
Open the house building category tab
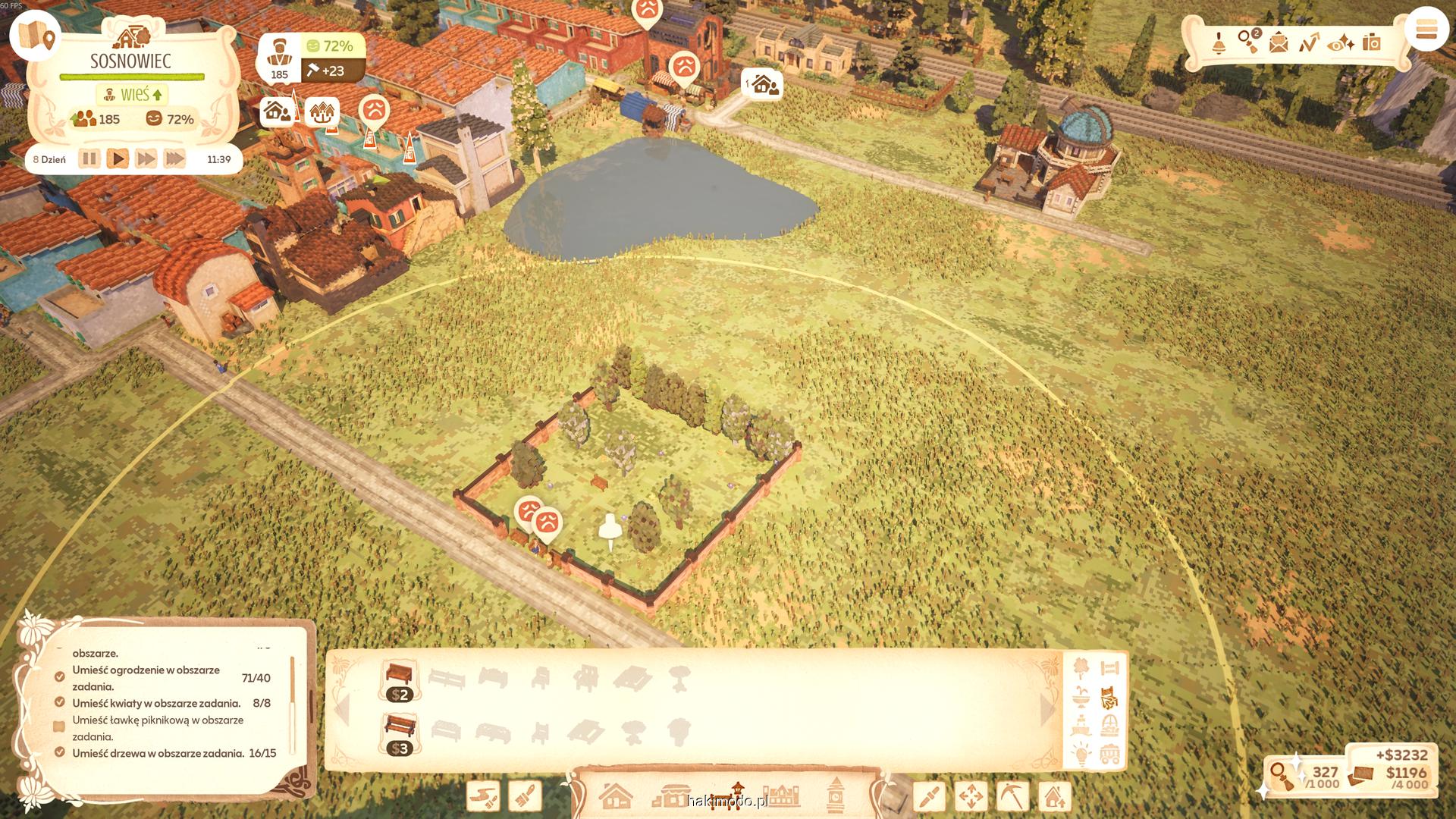click(x=616, y=796)
